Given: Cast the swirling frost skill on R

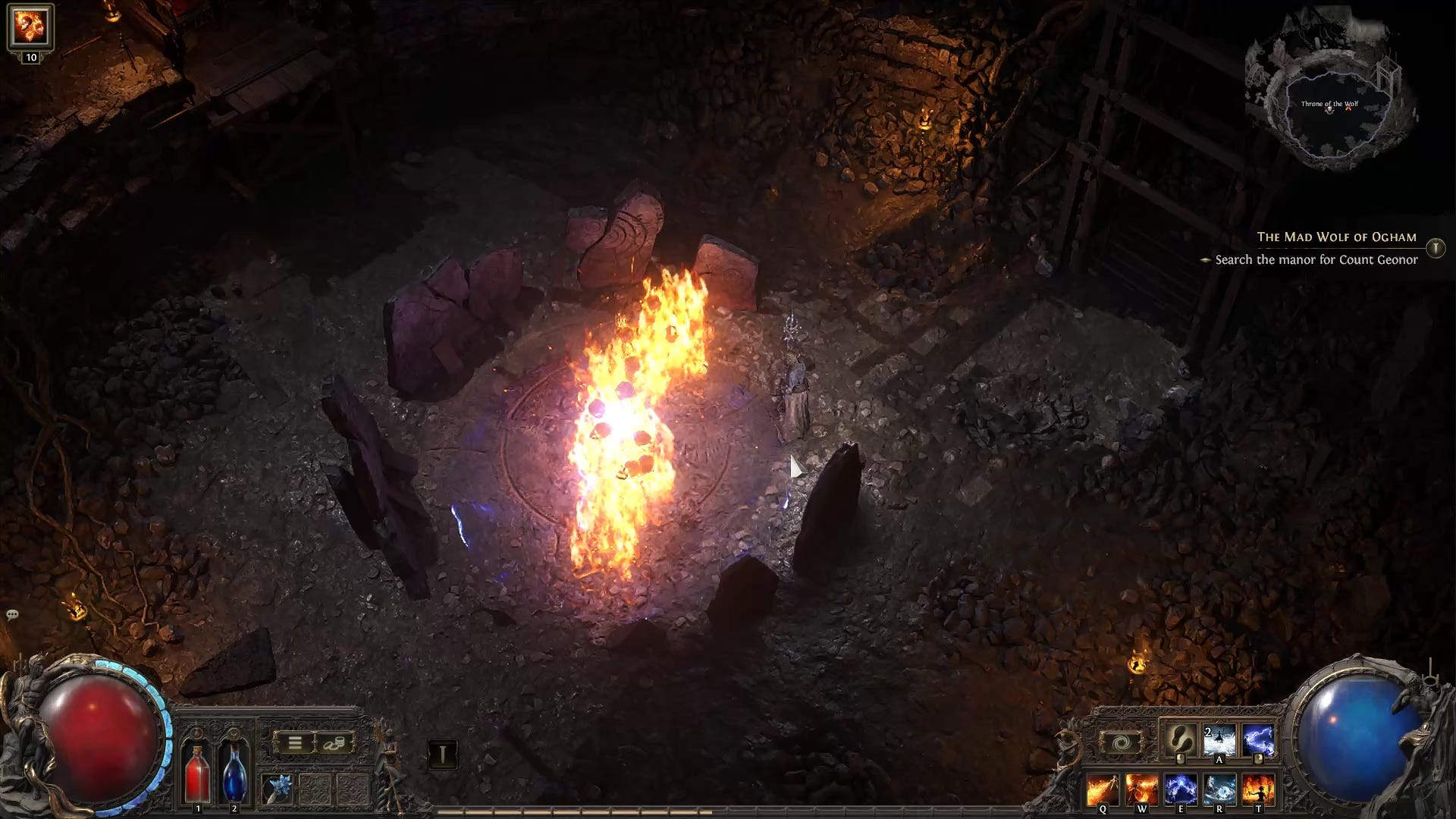Looking at the screenshot, I should pyautogui.click(x=1219, y=790).
